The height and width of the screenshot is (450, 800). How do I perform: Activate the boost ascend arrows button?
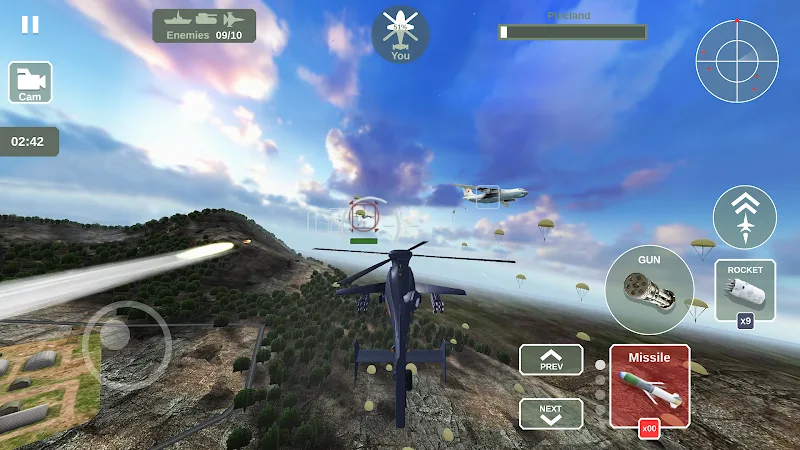click(744, 217)
